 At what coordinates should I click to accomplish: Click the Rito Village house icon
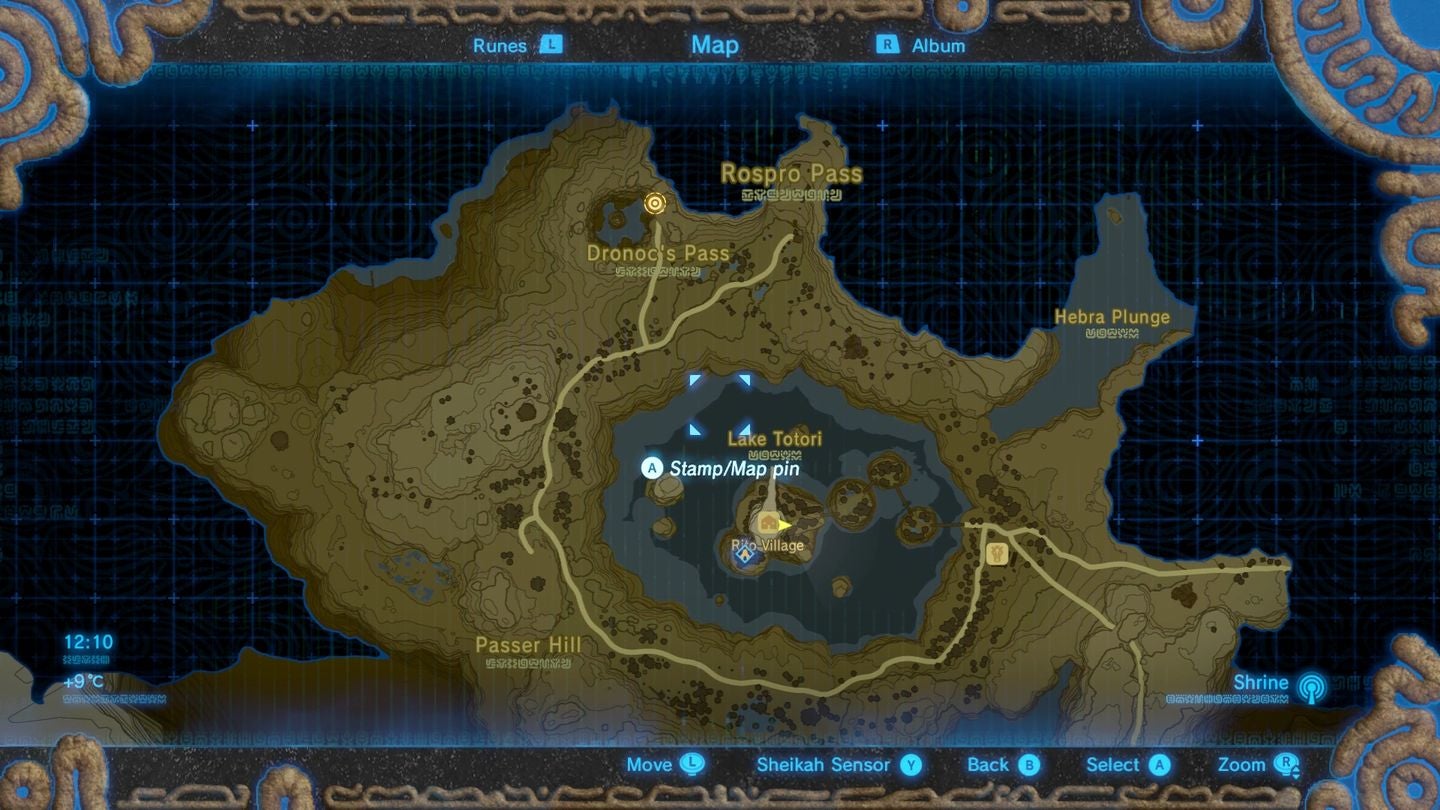[x=767, y=522]
